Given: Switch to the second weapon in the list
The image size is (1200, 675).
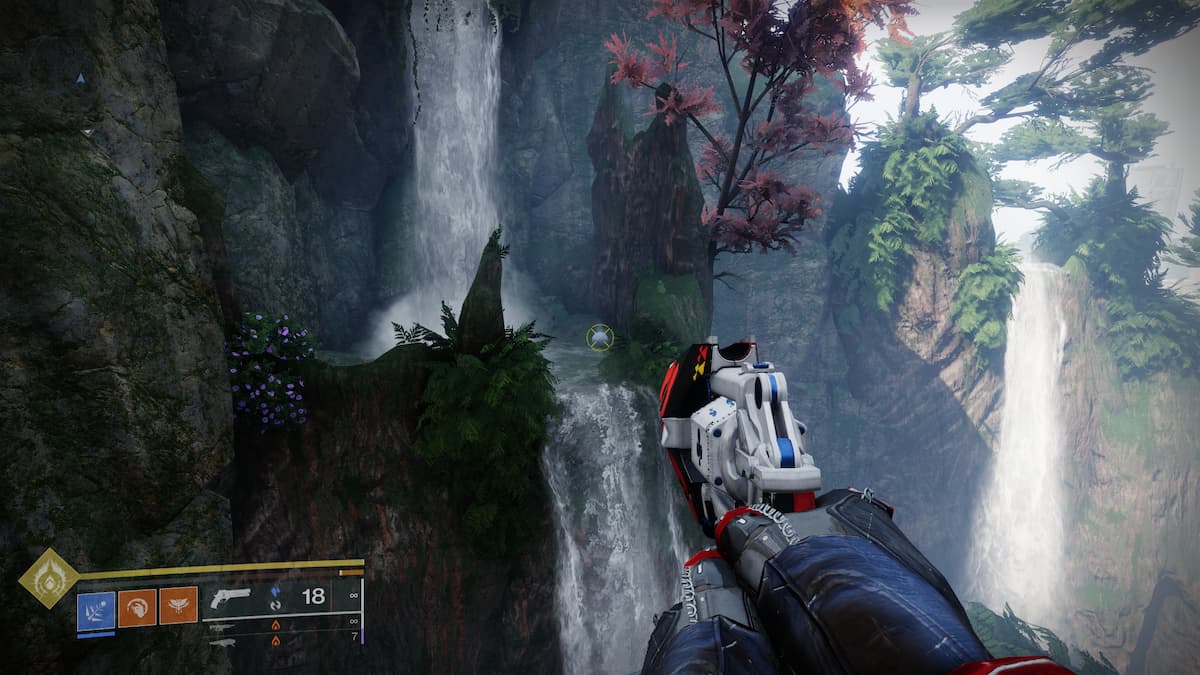Looking at the screenshot, I should (x=223, y=627).
